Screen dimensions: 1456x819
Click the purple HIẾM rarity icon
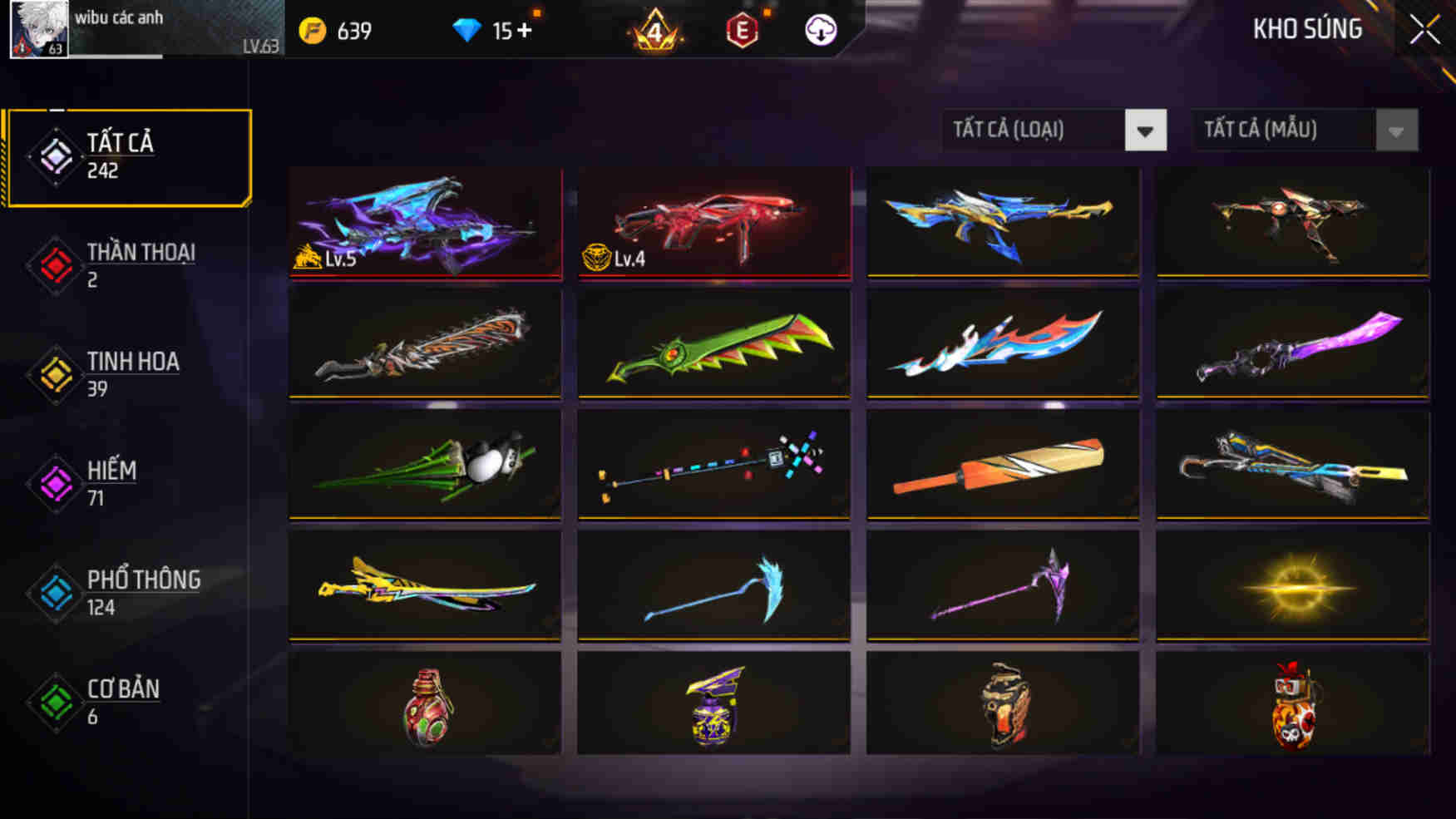click(x=54, y=482)
